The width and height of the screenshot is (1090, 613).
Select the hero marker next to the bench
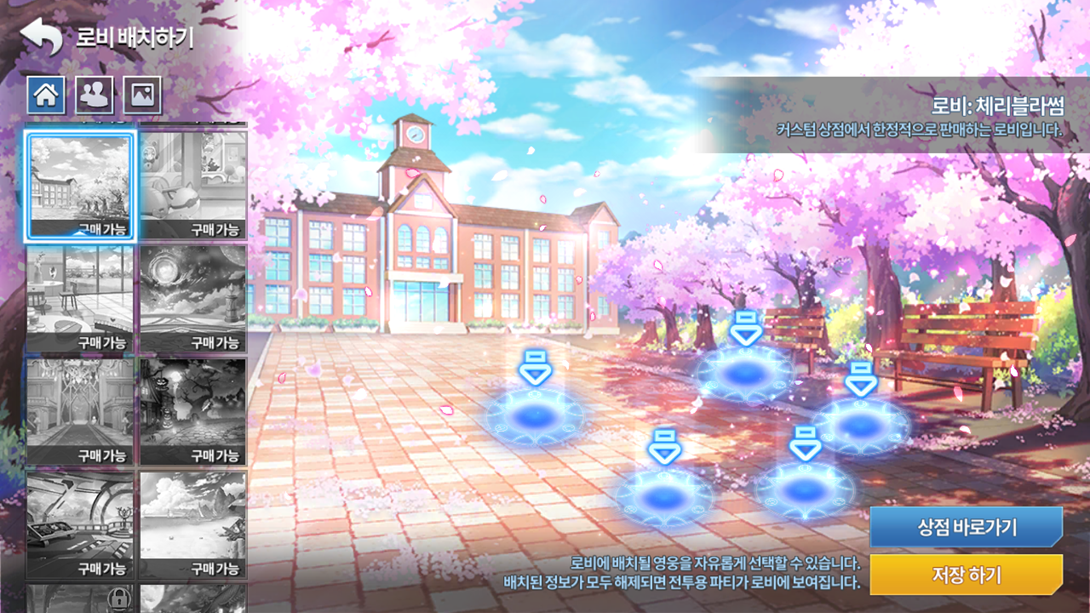[861, 423]
